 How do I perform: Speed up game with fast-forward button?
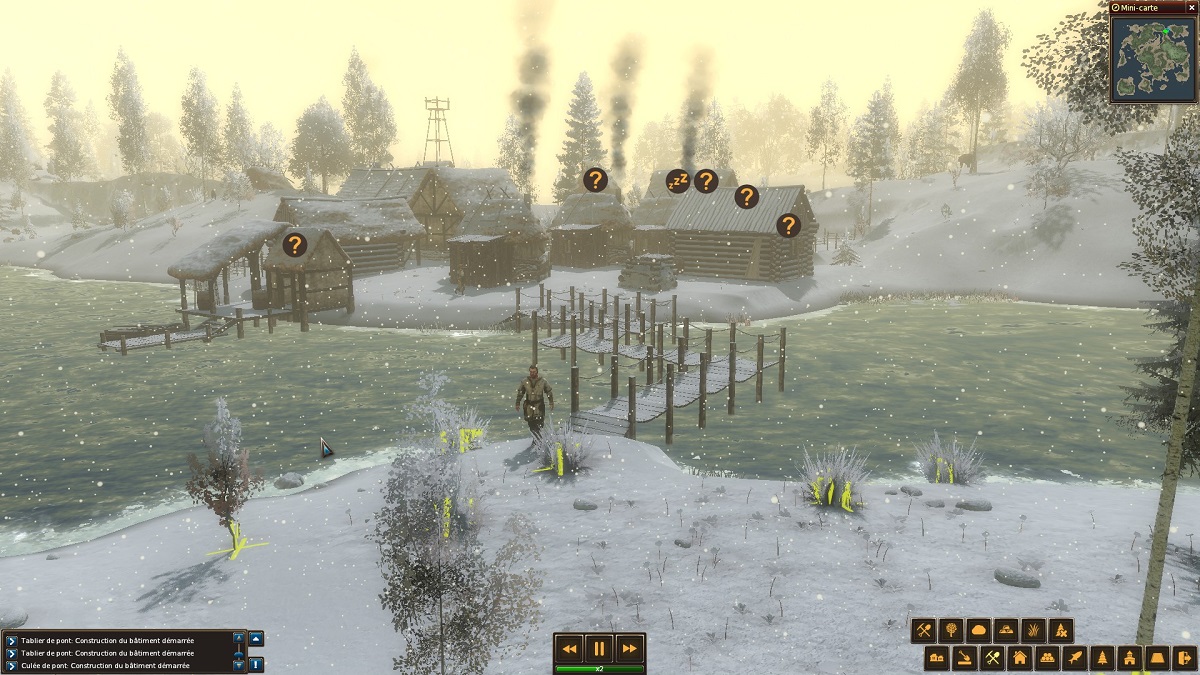628,649
